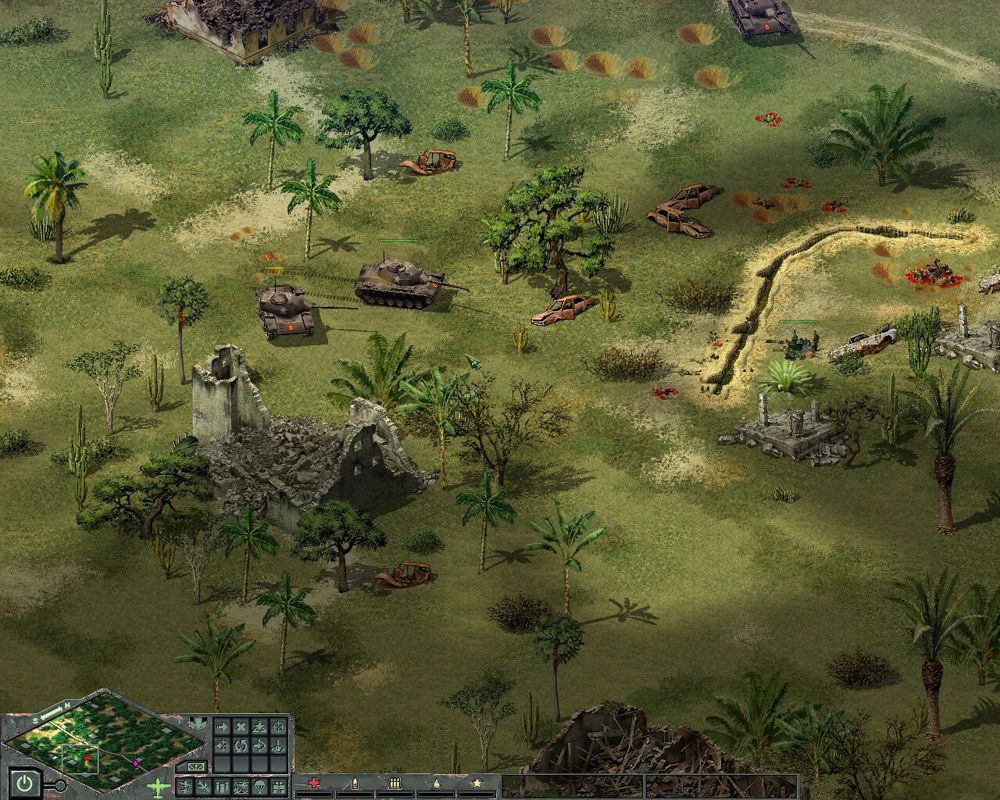Viewport: 1000px width, 800px height.
Task: Select the right-arrow move command
Action: [x=223, y=727]
